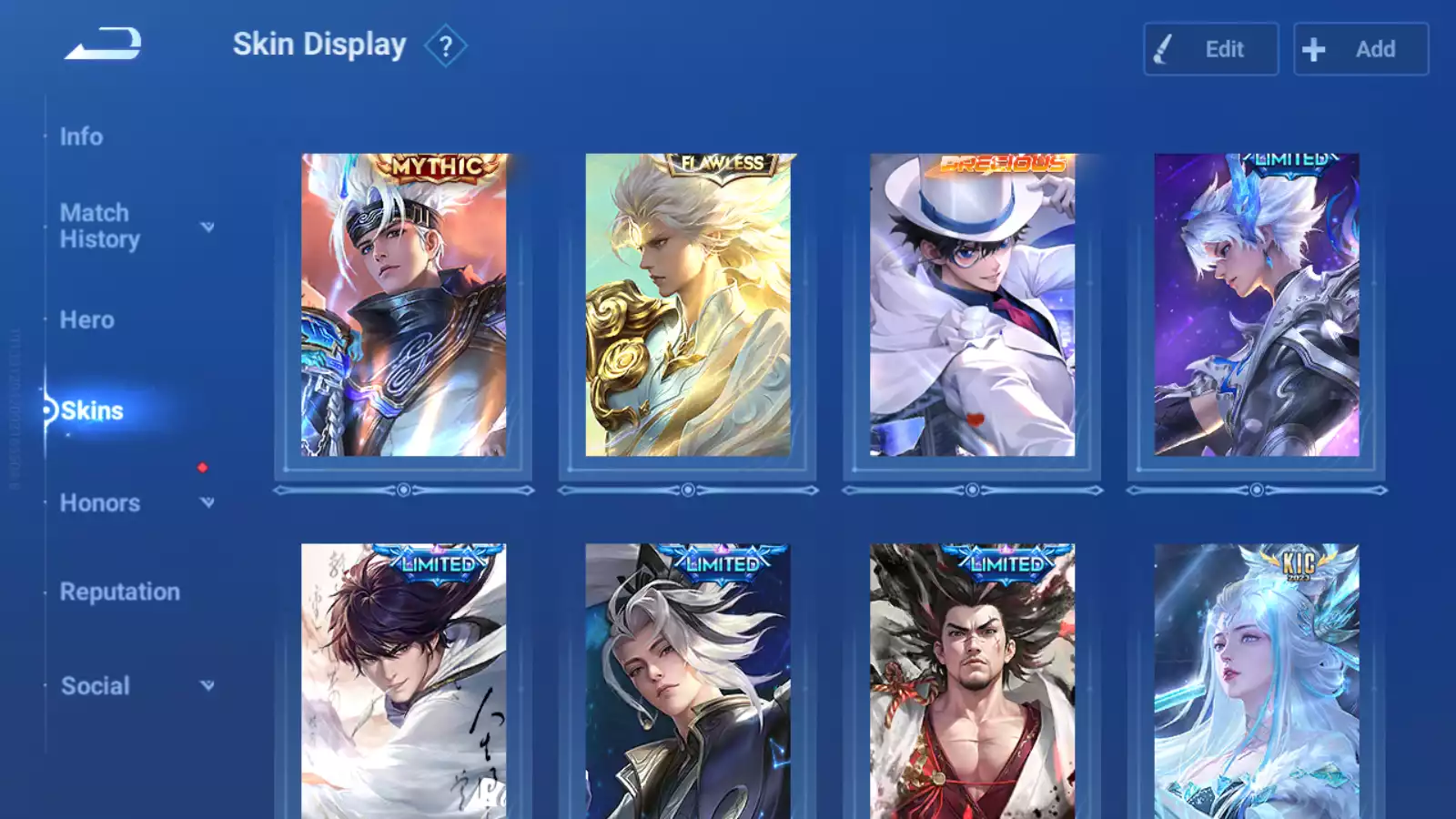
Task: Select the Skins tab
Action: click(x=92, y=411)
